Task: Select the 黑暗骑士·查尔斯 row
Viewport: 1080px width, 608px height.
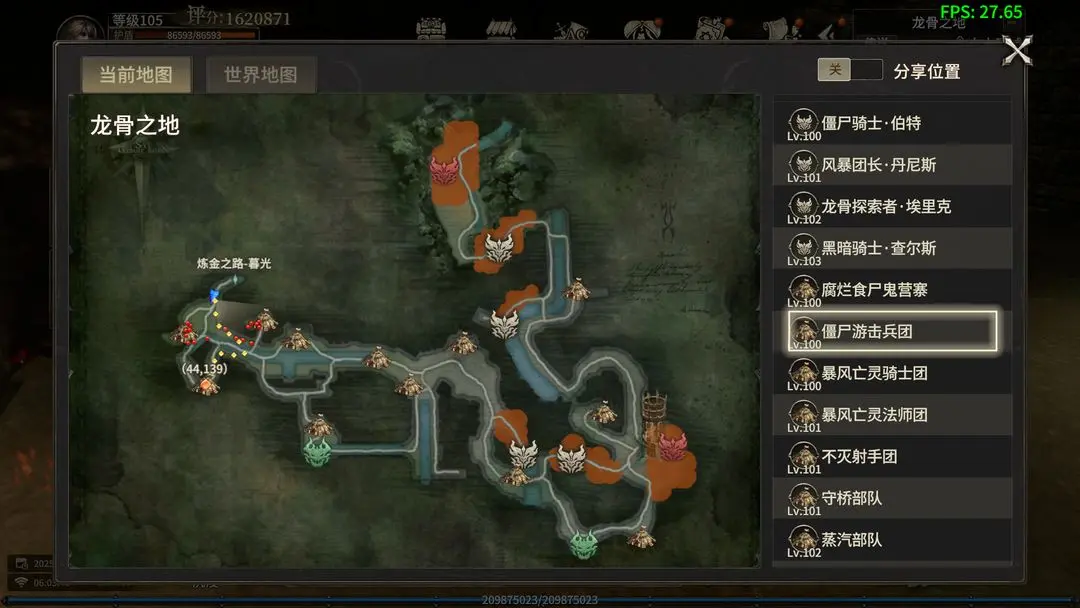Action: pos(892,248)
